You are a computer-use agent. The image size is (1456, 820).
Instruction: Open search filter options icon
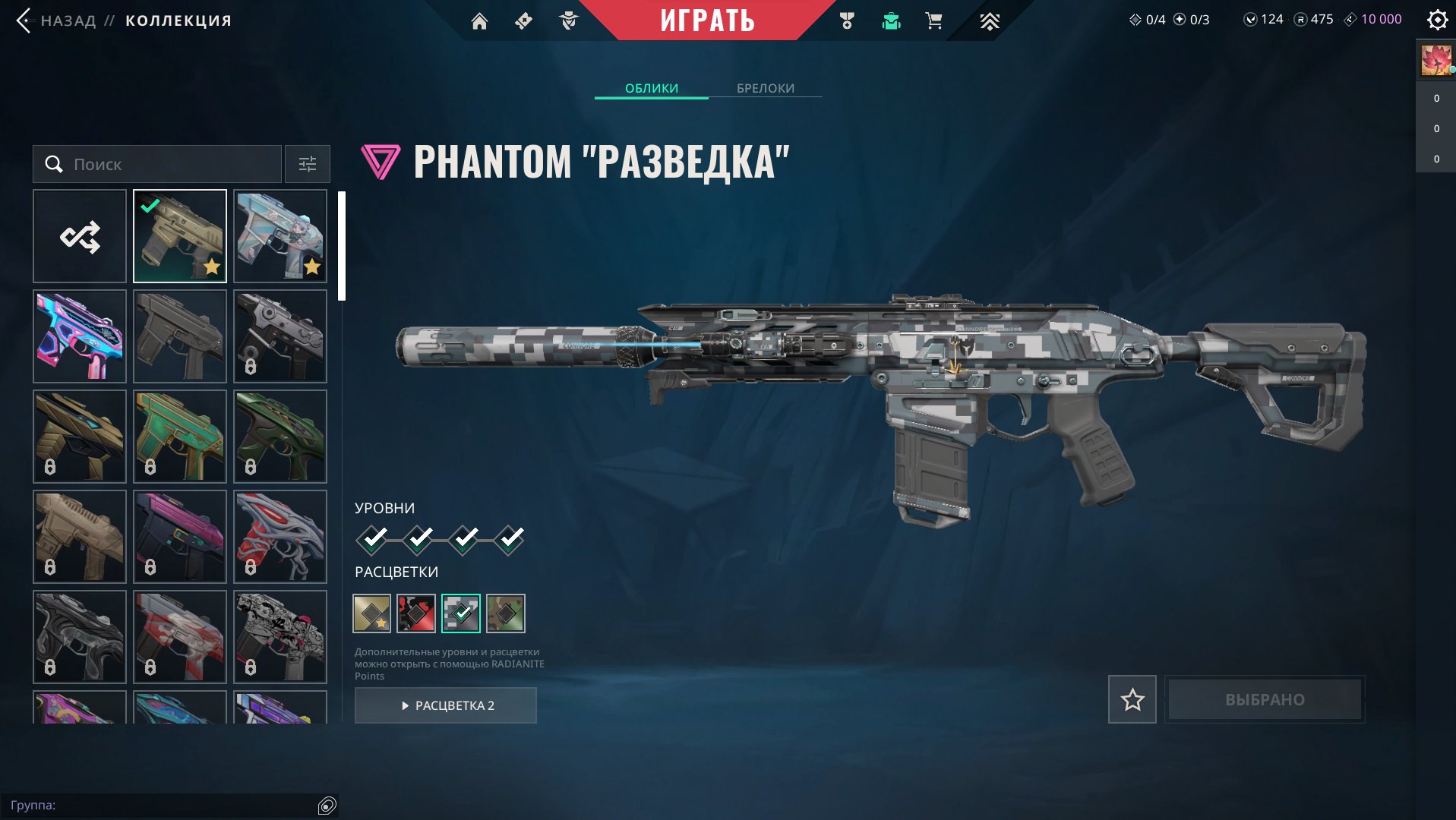(307, 164)
